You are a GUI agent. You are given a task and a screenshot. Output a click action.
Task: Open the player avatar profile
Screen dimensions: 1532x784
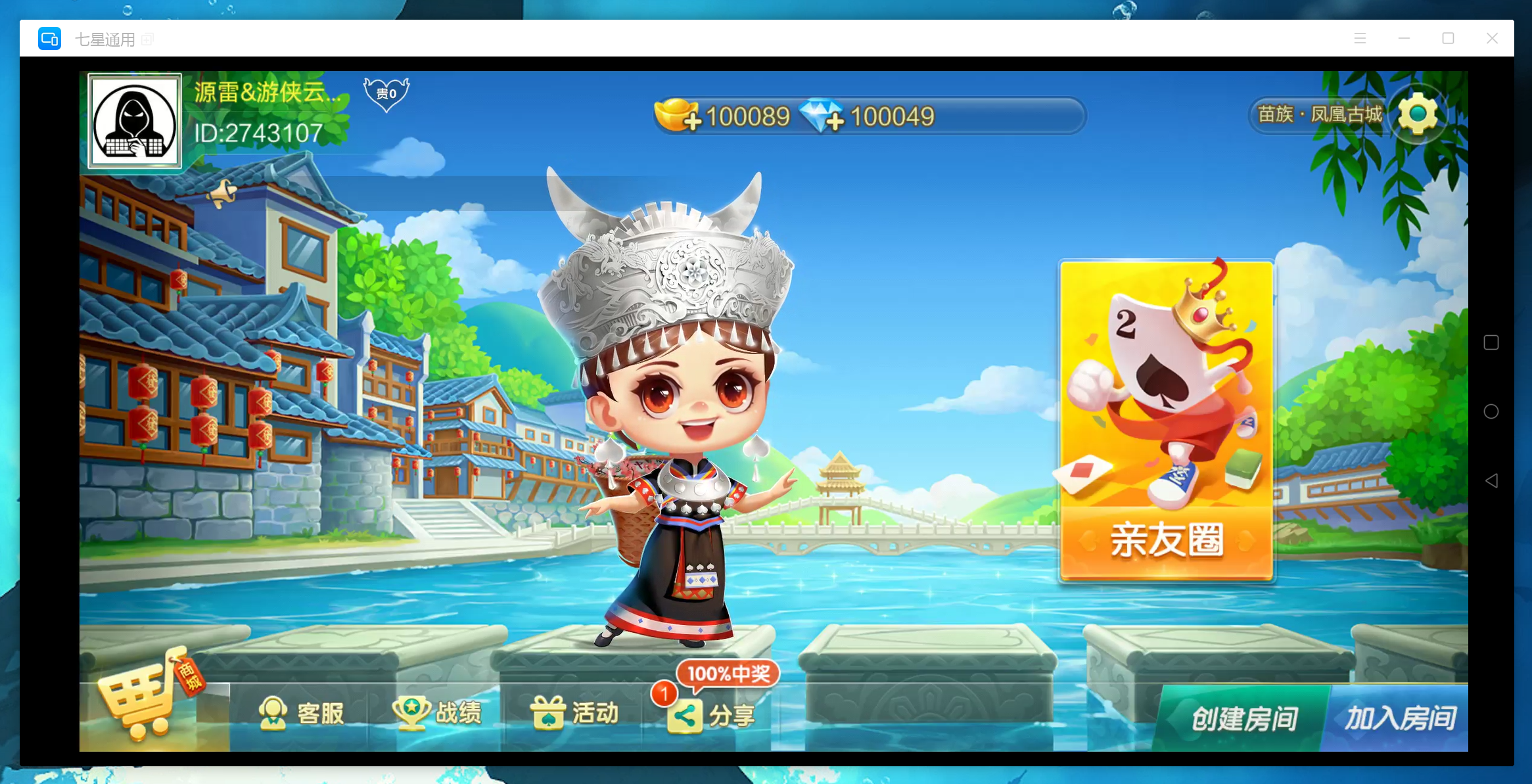click(x=135, y=121)
